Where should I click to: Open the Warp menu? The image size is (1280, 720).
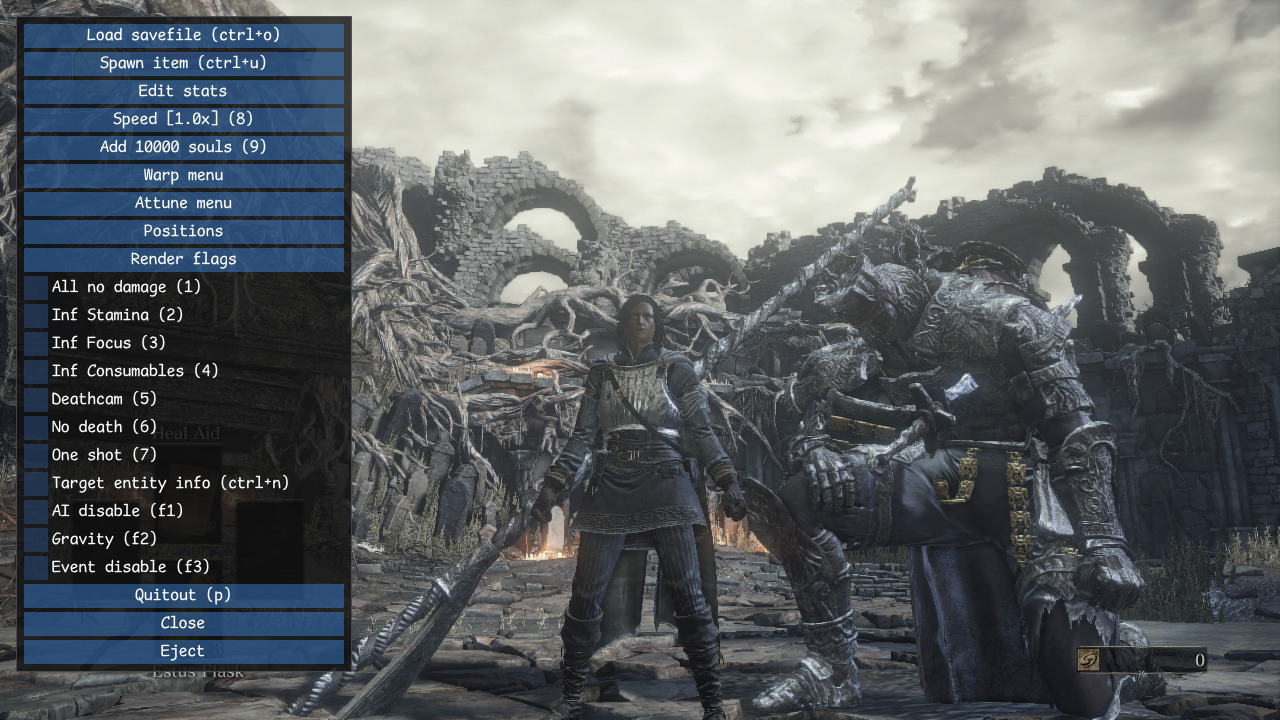pyautogui.click(x=183, y=175)
